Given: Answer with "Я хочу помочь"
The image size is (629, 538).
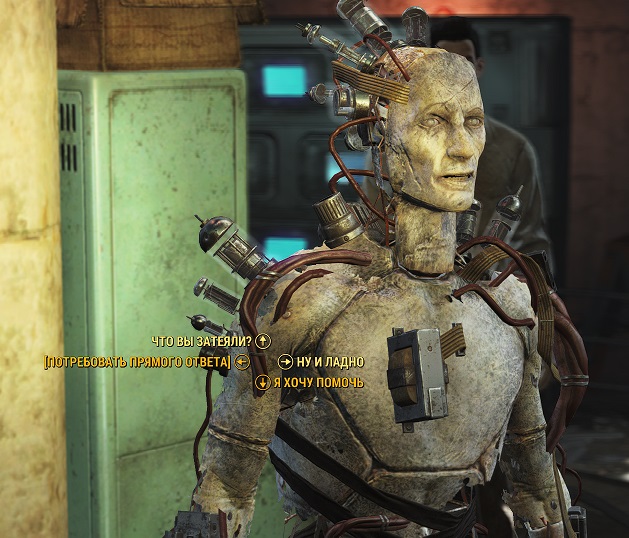Looking at the screenshot, I should [x=318, y=383].
